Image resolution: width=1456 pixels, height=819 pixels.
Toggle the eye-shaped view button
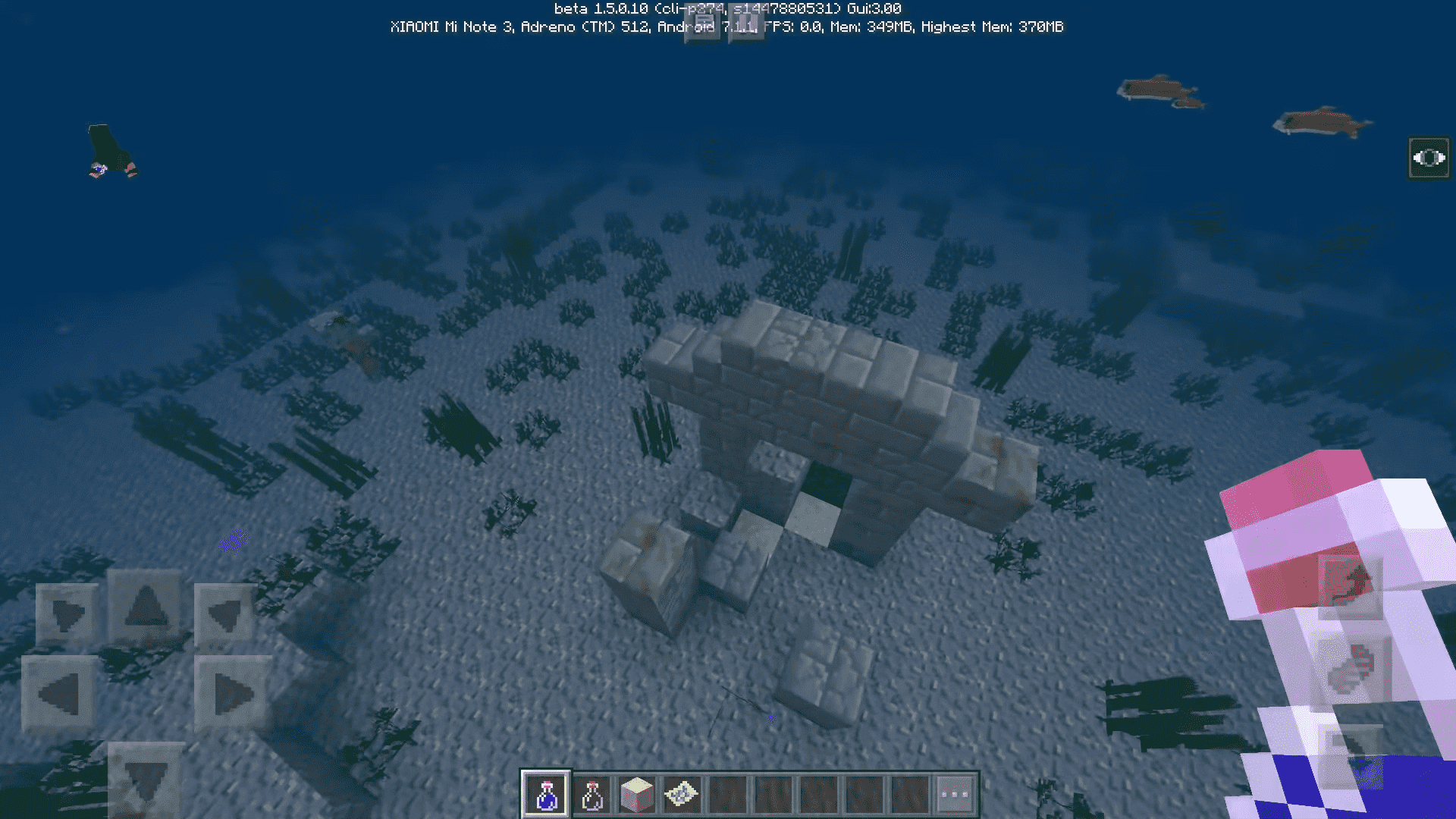pos(1429,158)
